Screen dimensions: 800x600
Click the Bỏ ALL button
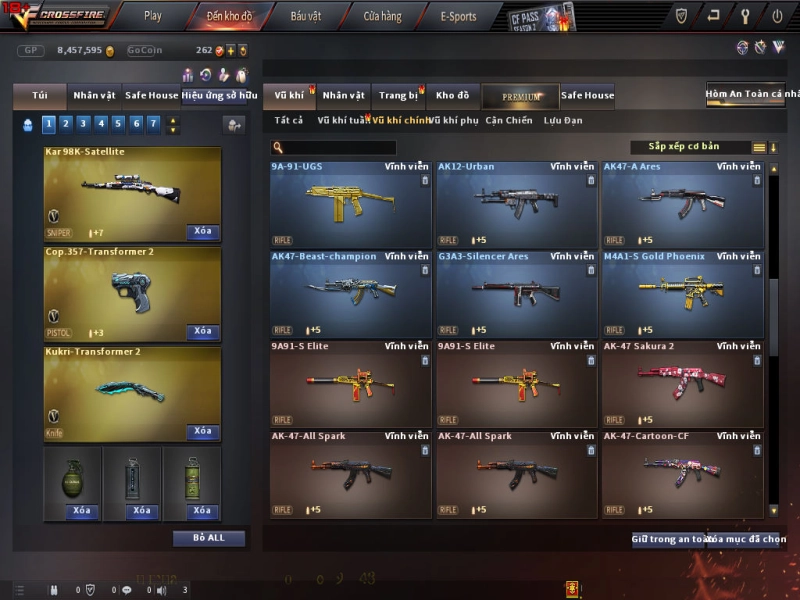[209, 538]
